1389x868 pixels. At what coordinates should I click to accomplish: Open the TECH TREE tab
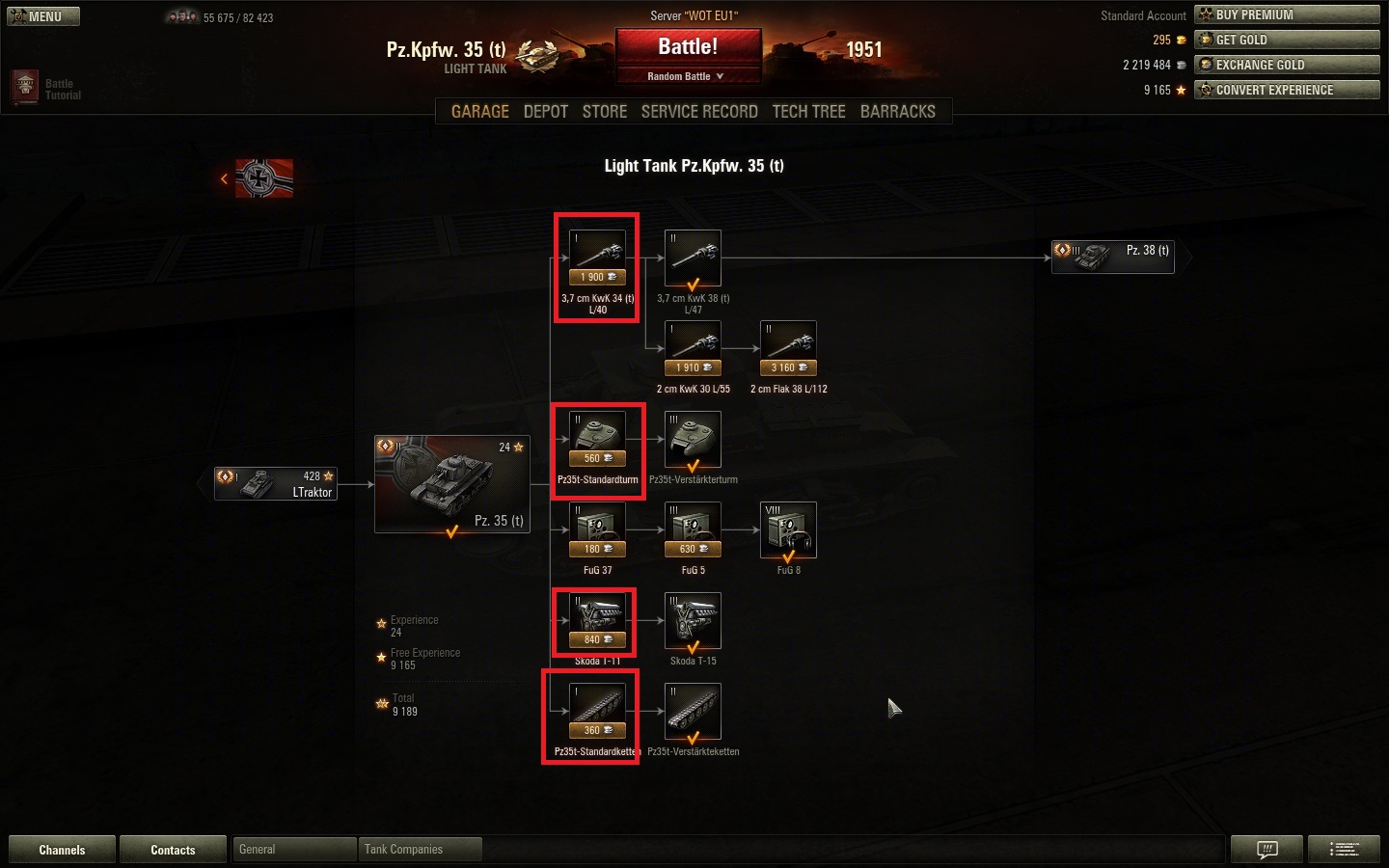point(808,112)
